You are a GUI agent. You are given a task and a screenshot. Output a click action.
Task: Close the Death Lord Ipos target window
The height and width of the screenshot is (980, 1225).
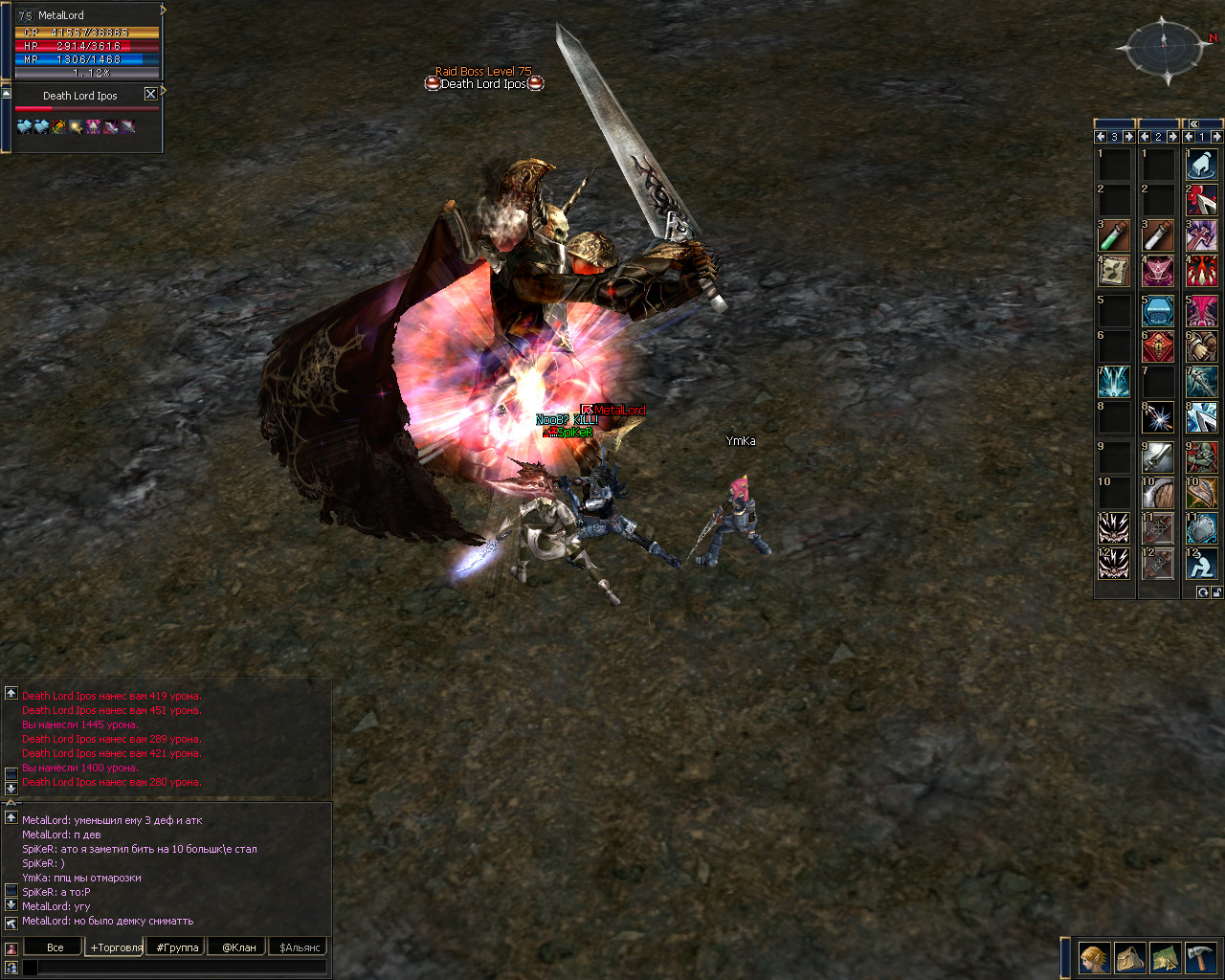[150, 94]
